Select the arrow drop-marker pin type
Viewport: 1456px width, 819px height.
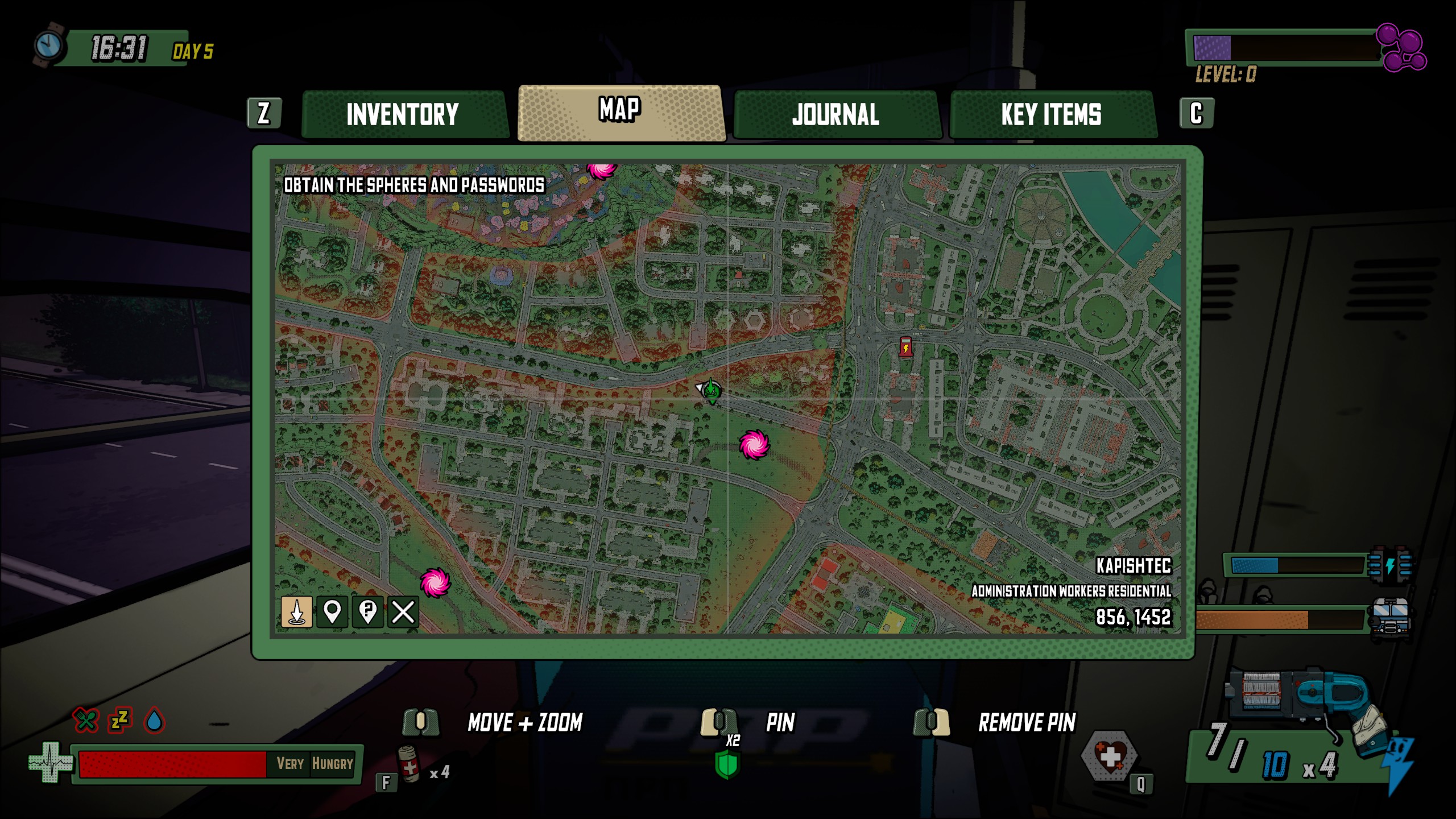(296, 612)
